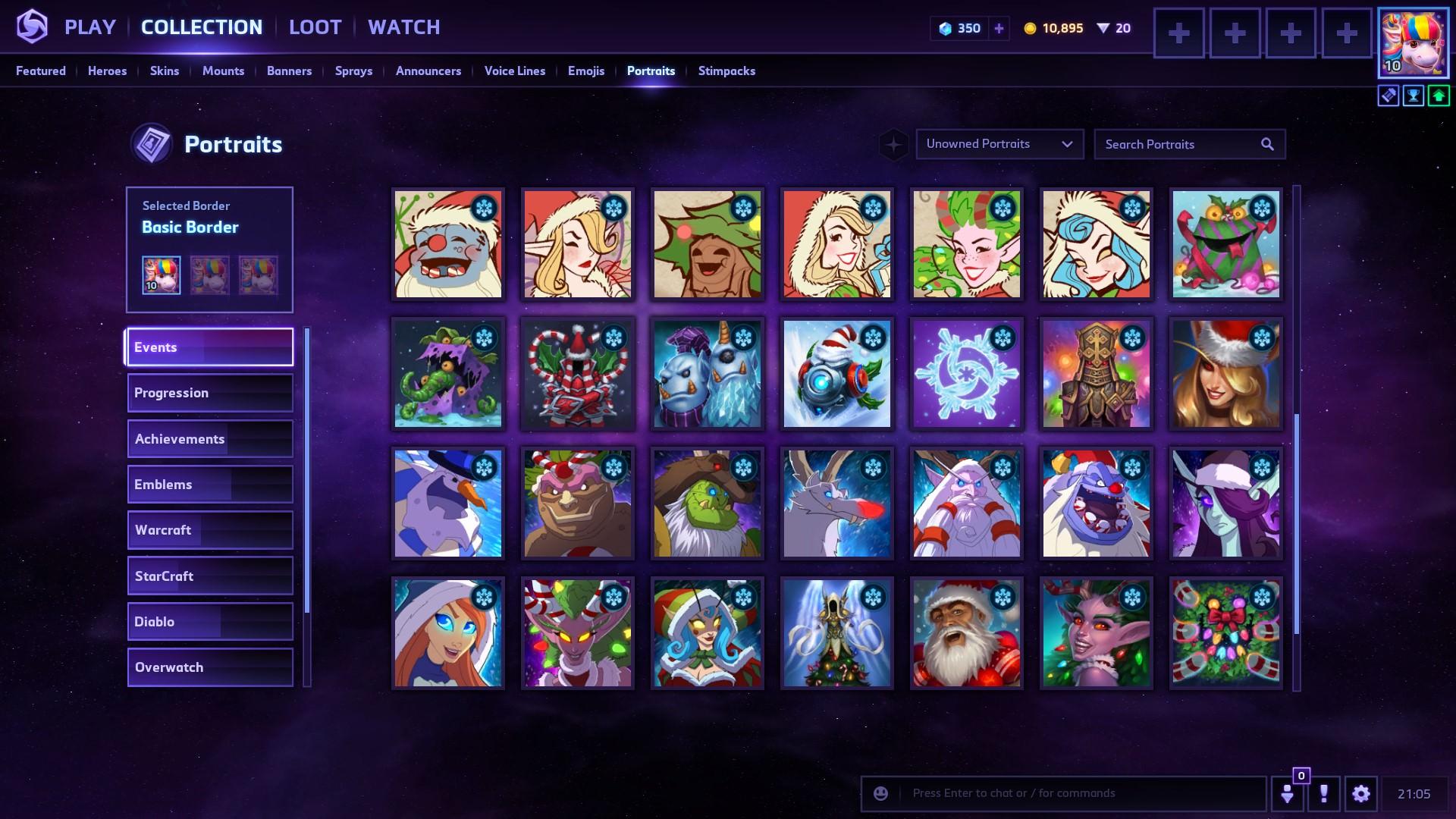The height and width of the screenshot is (819, 1456).
Task: Choose the Achievements portrait category
Action: tap(210, 439)
